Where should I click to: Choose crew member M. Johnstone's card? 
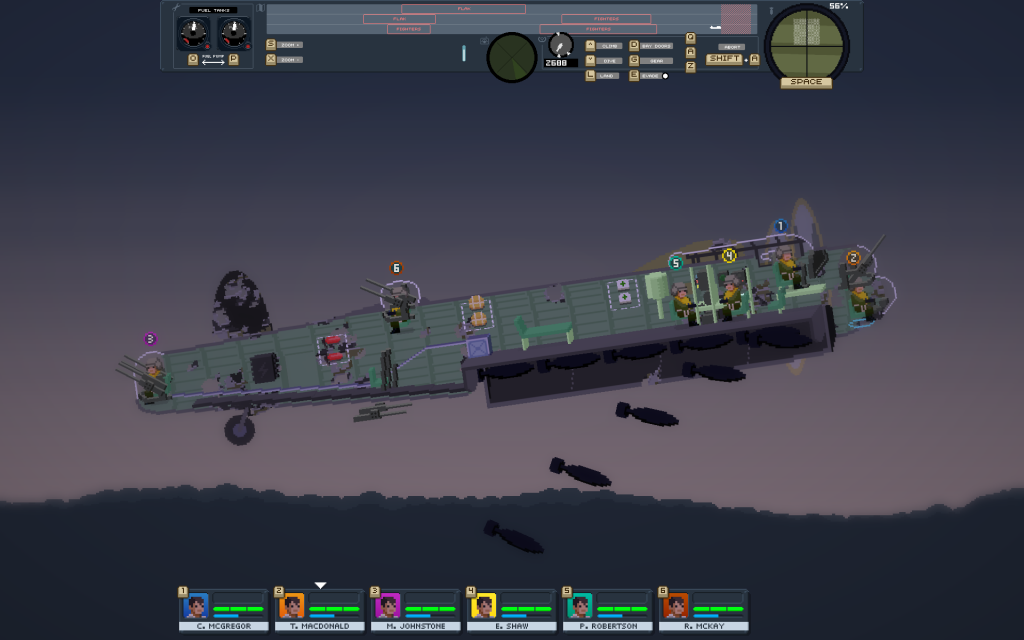click(x=415, y=610)
